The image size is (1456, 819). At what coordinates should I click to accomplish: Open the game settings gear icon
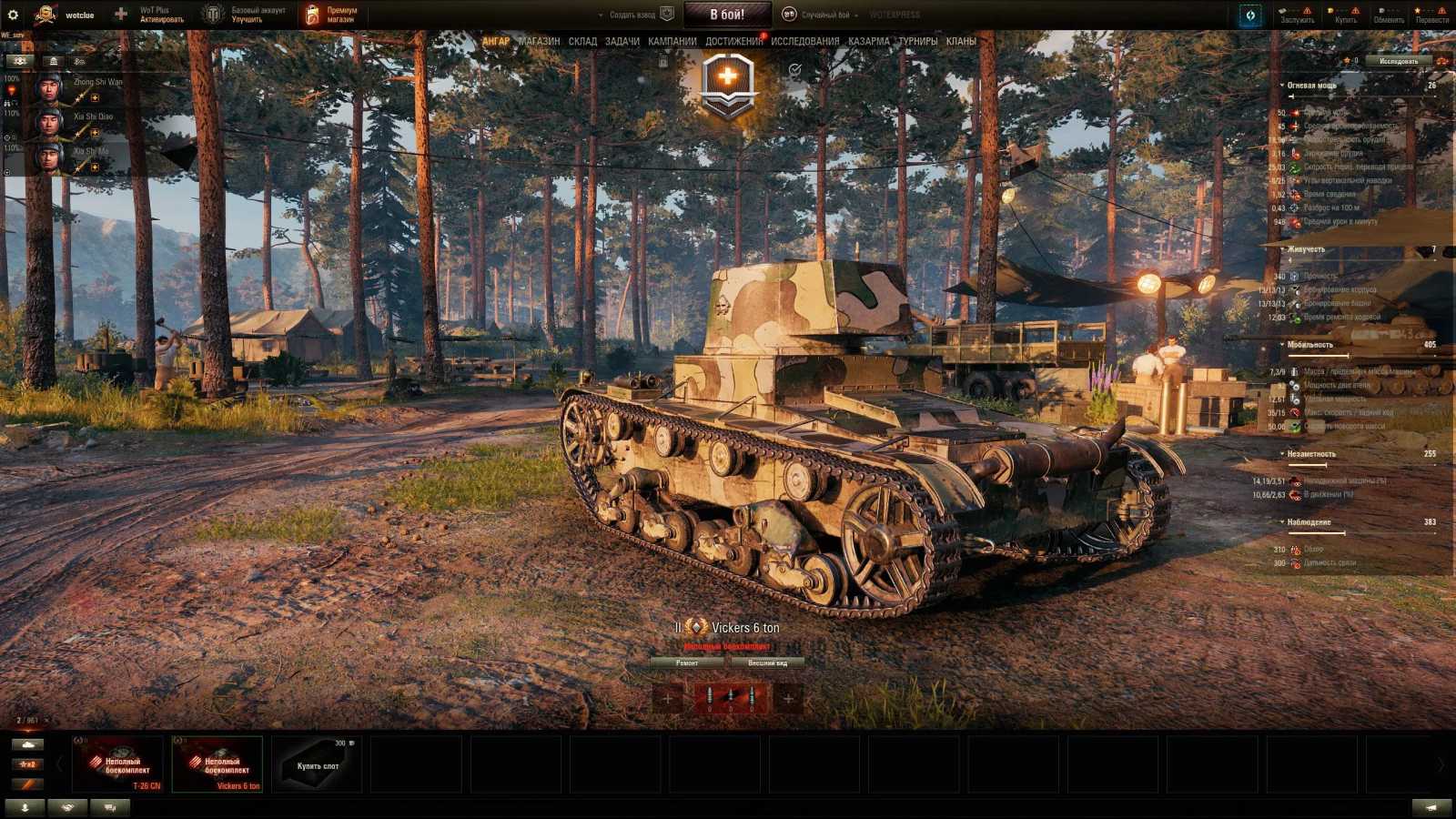point(13,15)
